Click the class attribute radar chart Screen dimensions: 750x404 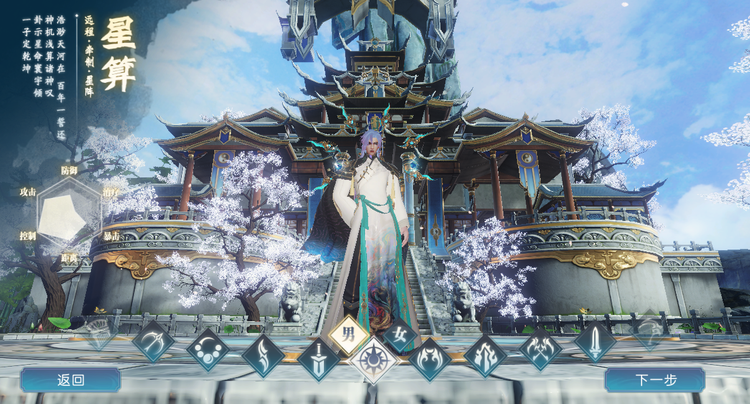click(69, 213)
